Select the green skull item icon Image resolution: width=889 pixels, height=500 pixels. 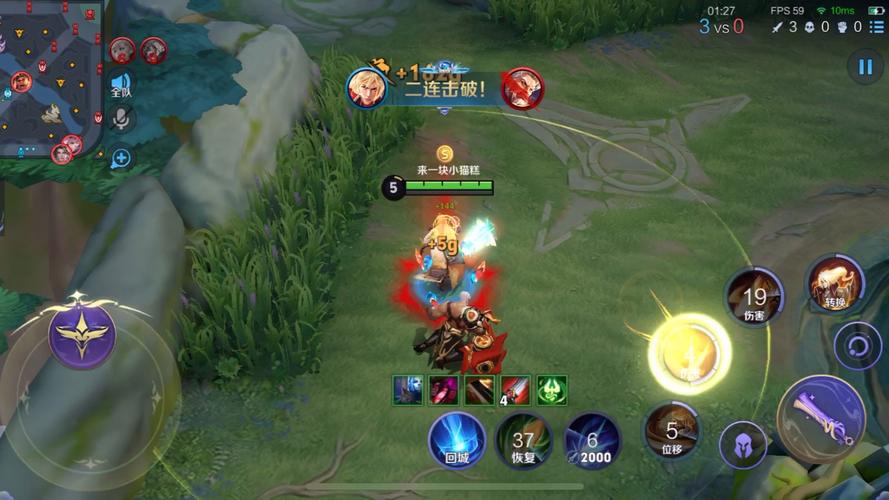551,389
